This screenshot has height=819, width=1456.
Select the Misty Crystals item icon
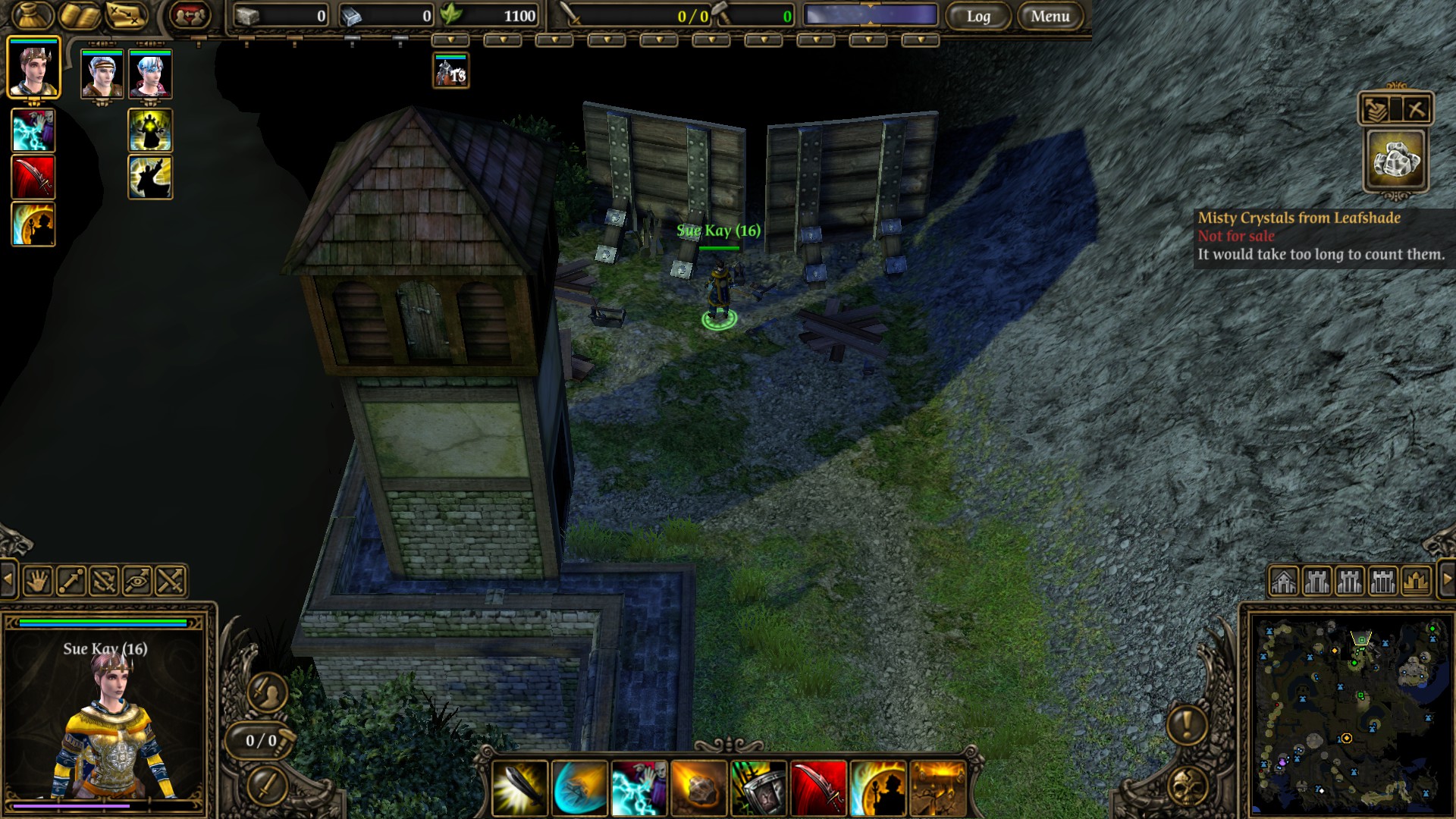[x=1396, y=159]
